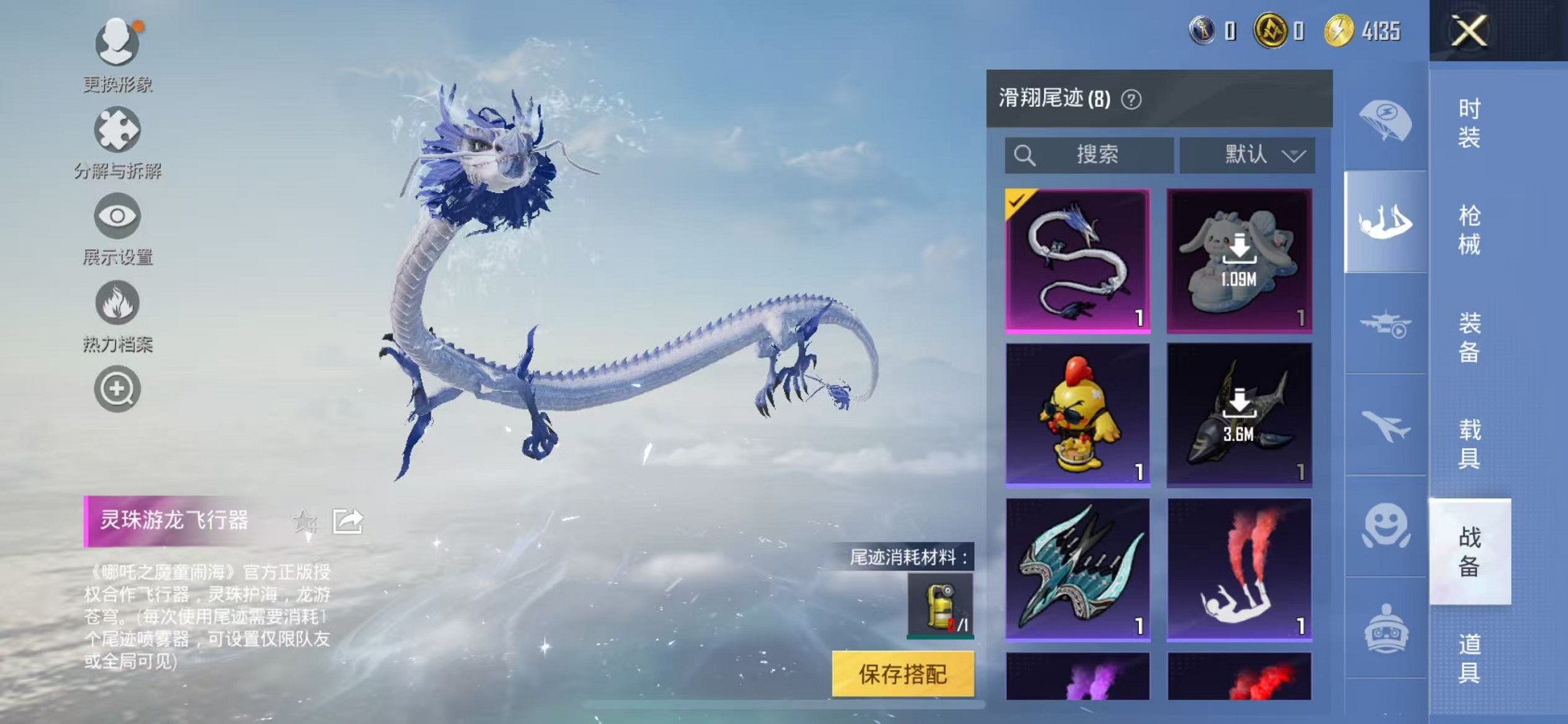This screenshot has height=724, width=1568.
Task: Open 展示设置 display settings
Action: coord(117,216)
